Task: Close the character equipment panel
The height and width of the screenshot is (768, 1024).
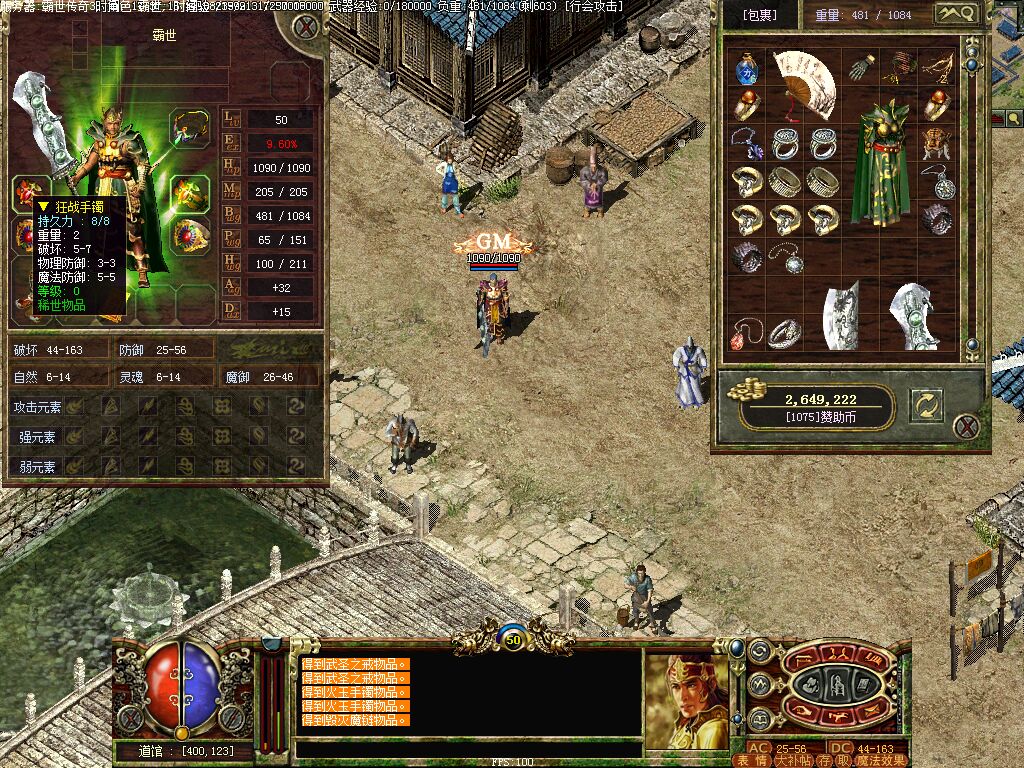Action: coord(306,26)
